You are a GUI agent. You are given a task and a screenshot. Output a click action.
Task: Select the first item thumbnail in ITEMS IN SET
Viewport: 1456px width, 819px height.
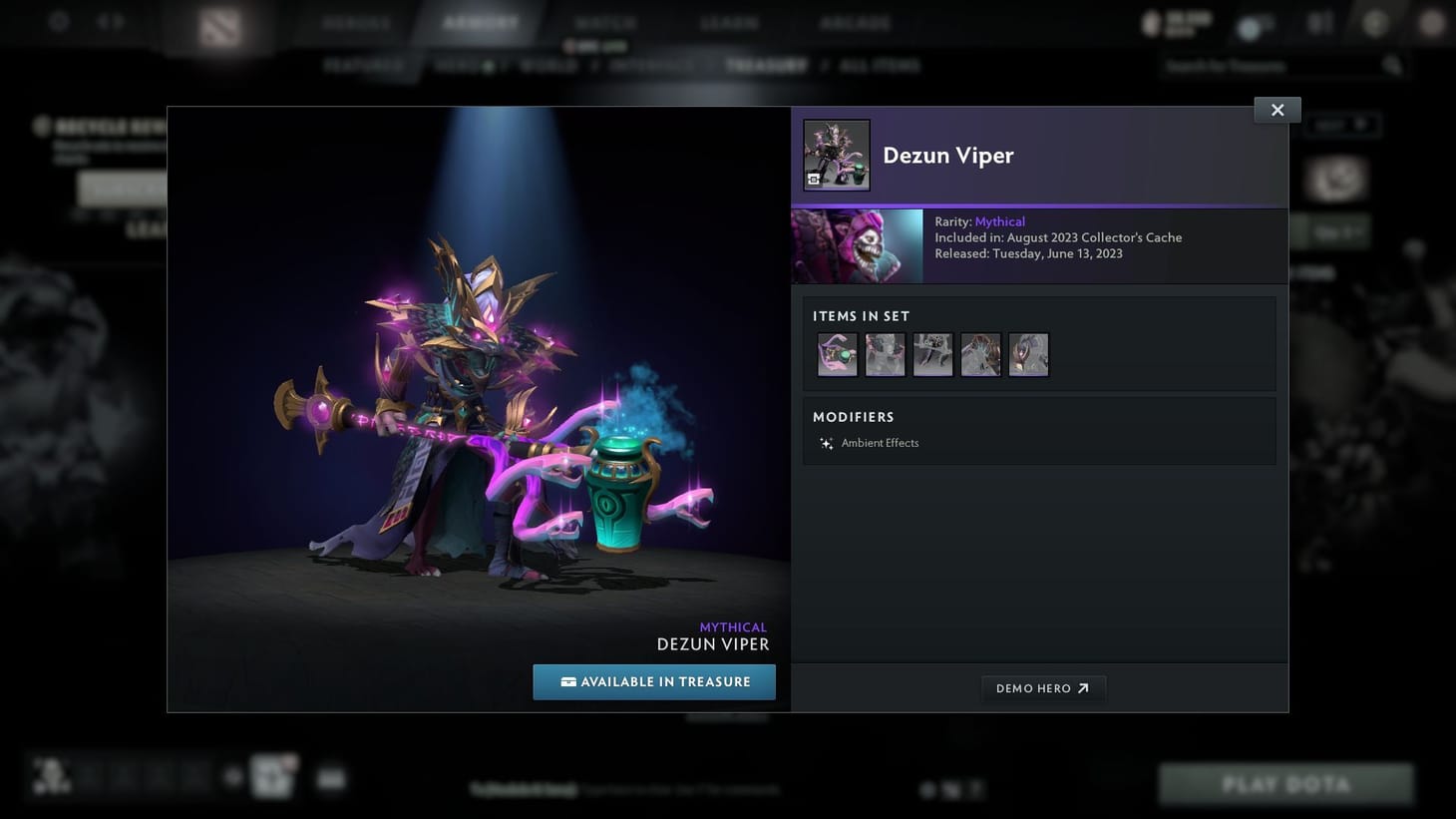tap(837, 354)
